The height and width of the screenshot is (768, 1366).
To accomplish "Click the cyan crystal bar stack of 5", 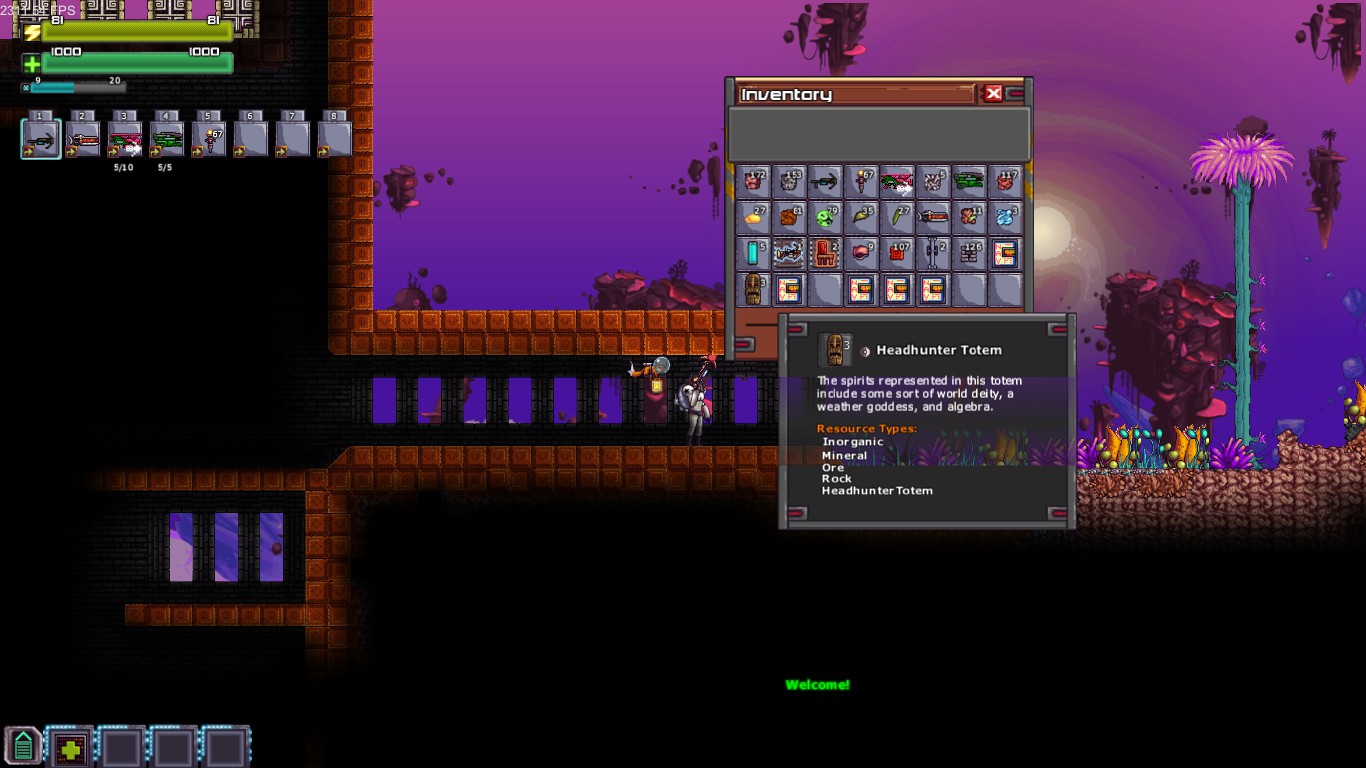I will click(753, 253).
